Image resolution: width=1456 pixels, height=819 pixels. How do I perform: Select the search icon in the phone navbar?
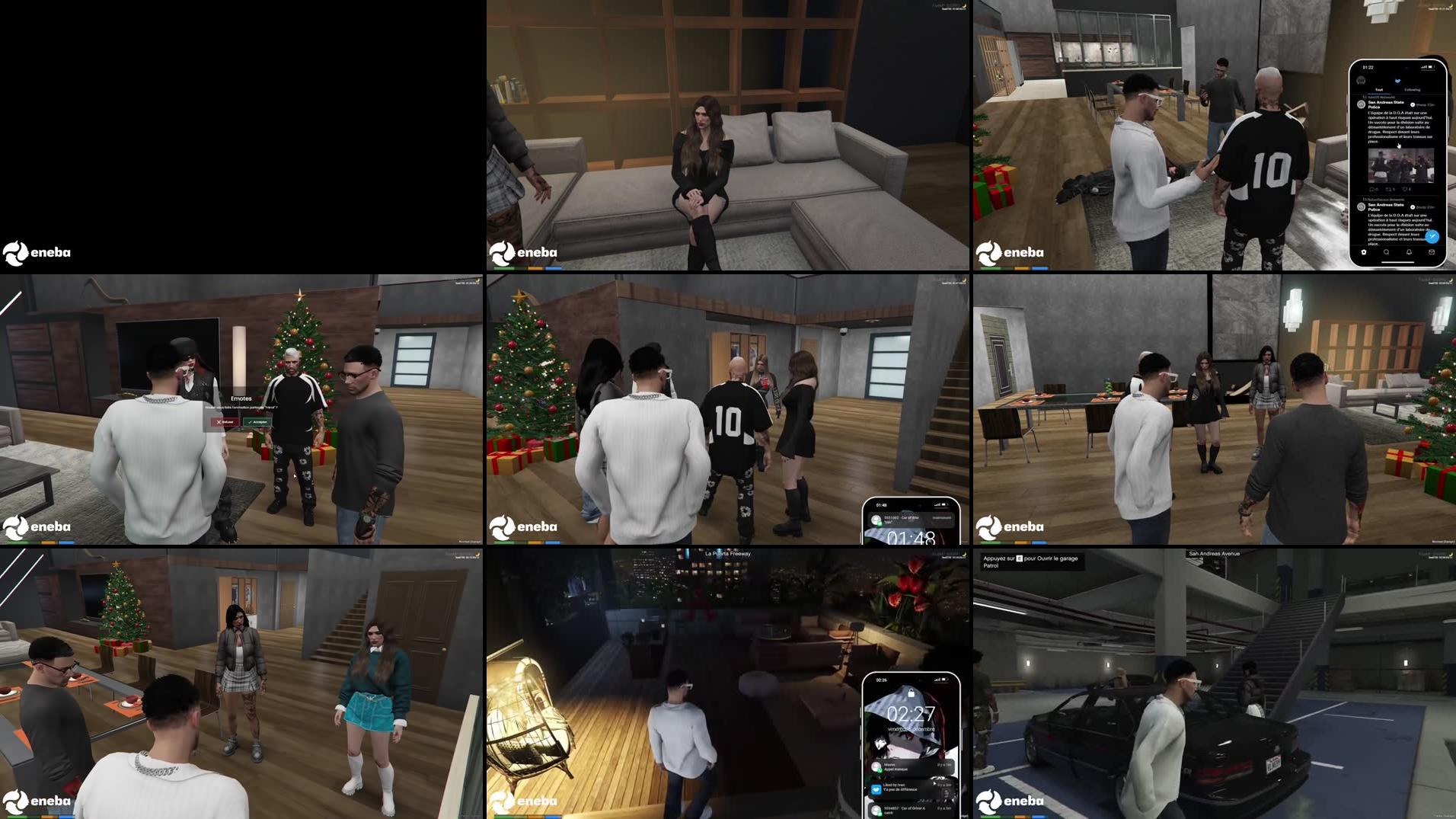1387,252
